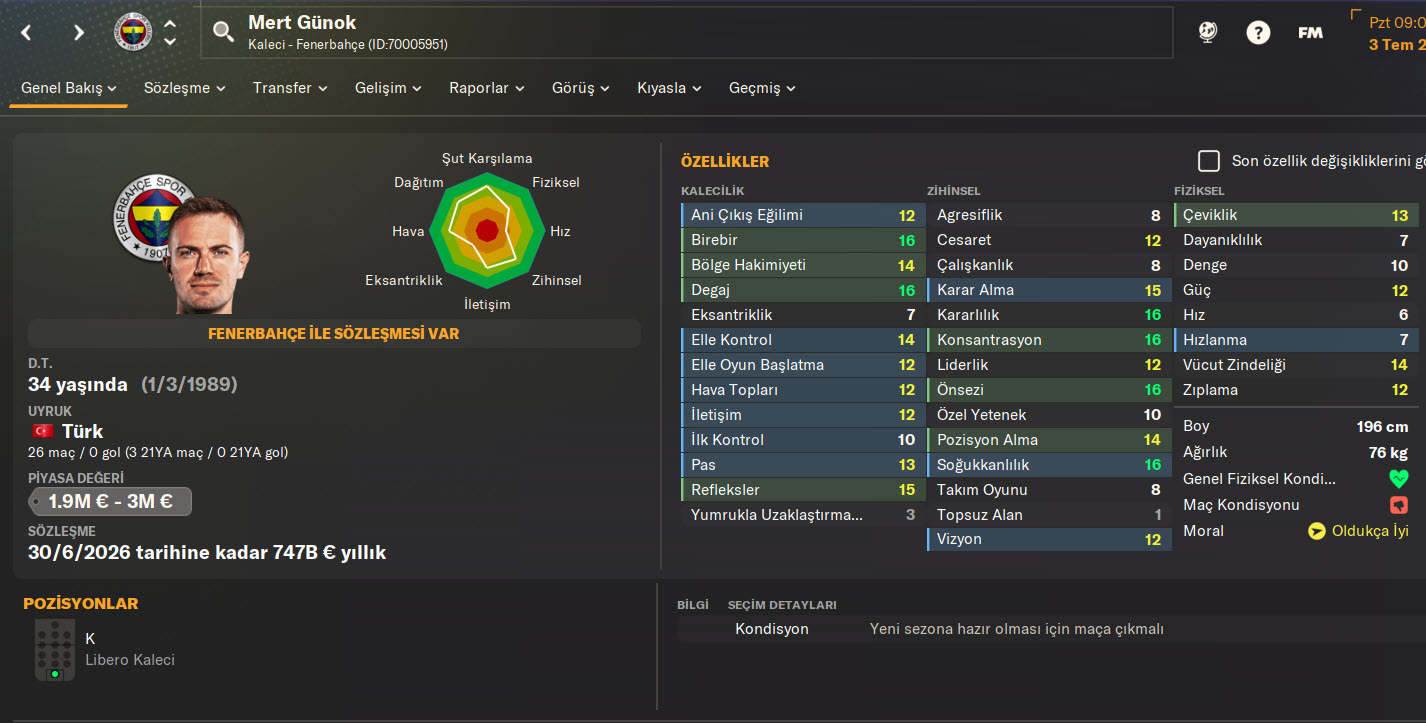Select the Çeviklik attribute row
The width and height of the screenshot is (1426, 723).
point(1295,215)
